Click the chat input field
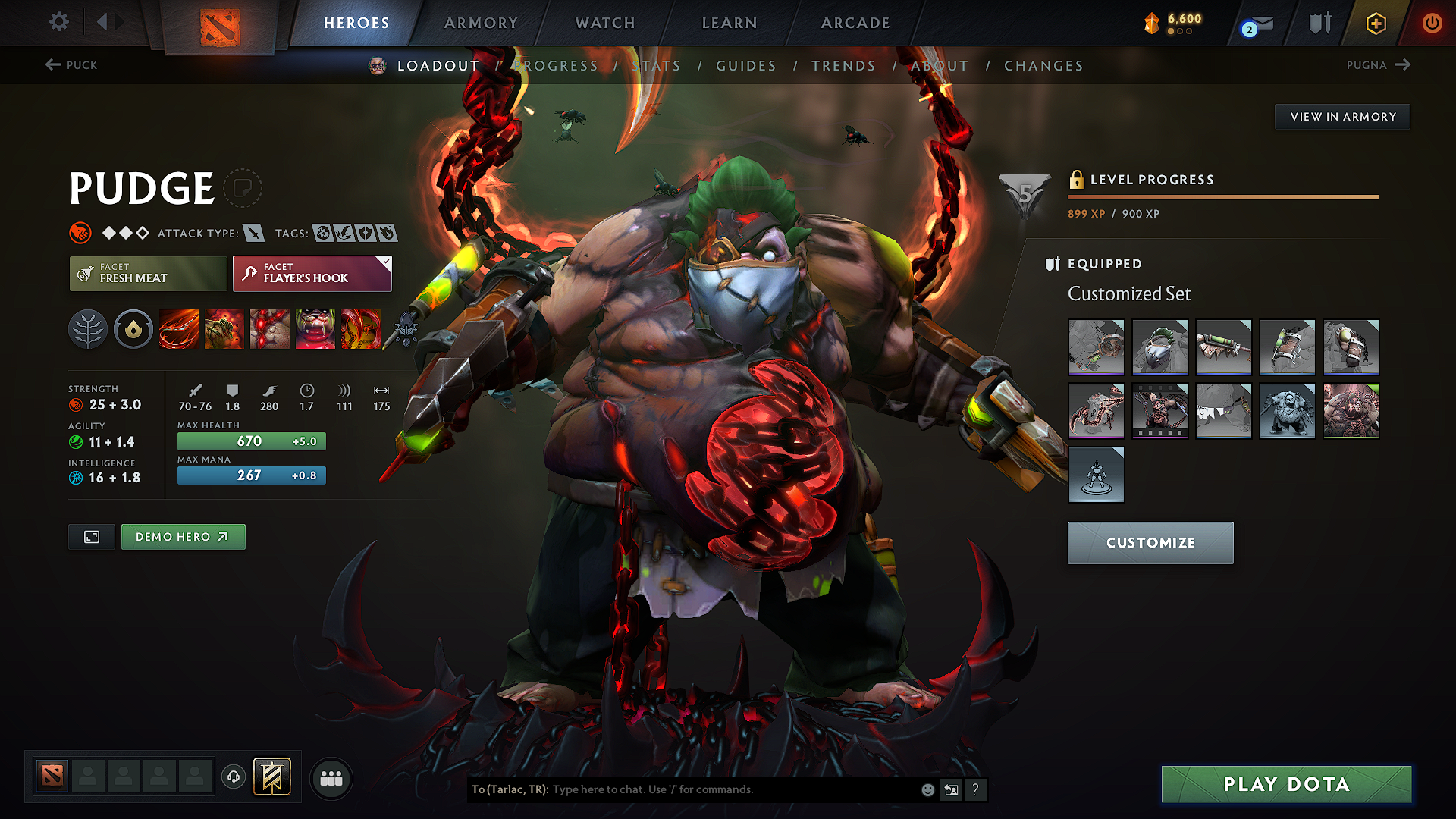Viewport: 1456px width, 819px height. coord(728,789)
